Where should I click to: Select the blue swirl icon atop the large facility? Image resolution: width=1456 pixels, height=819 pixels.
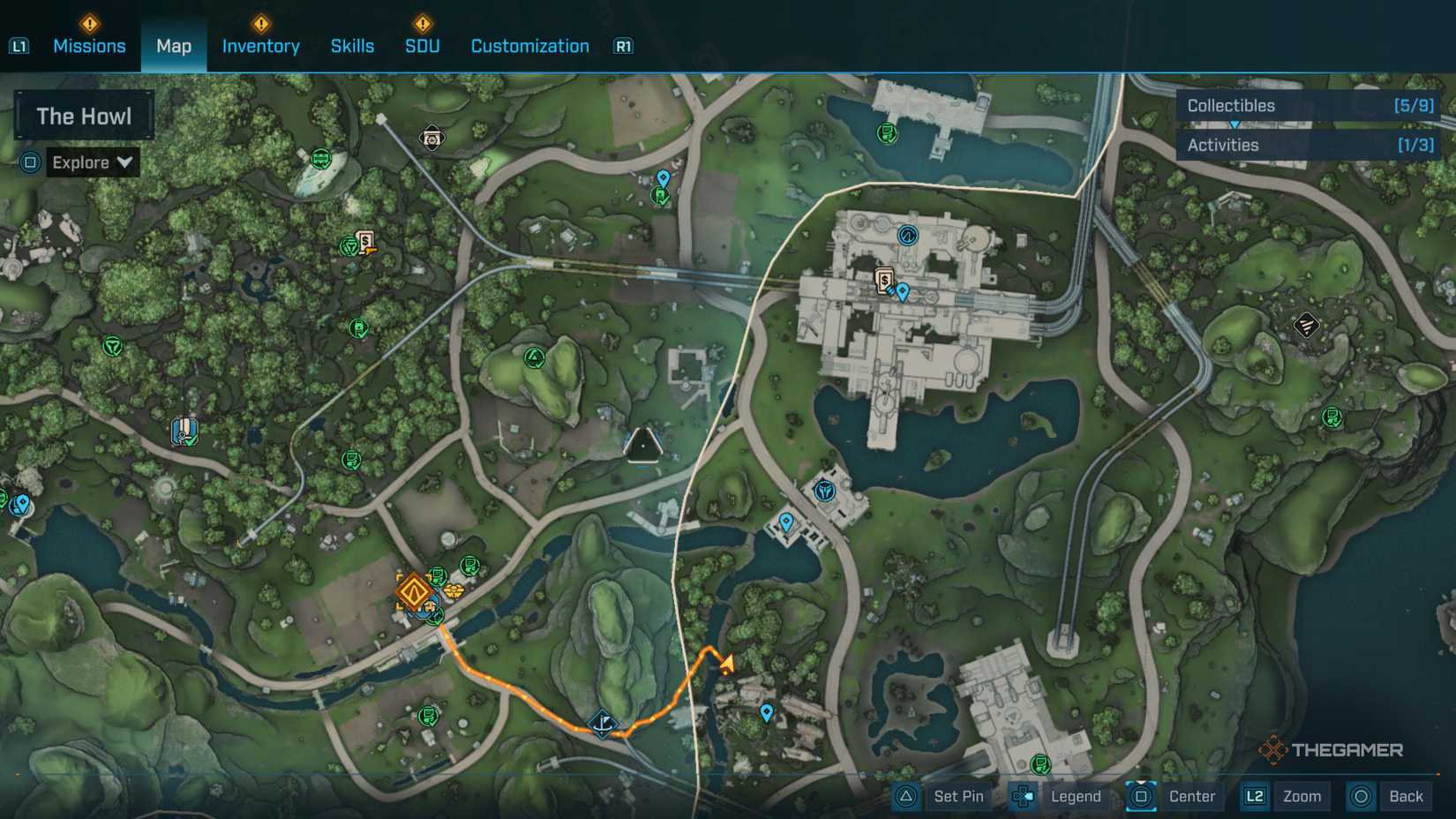906,235
